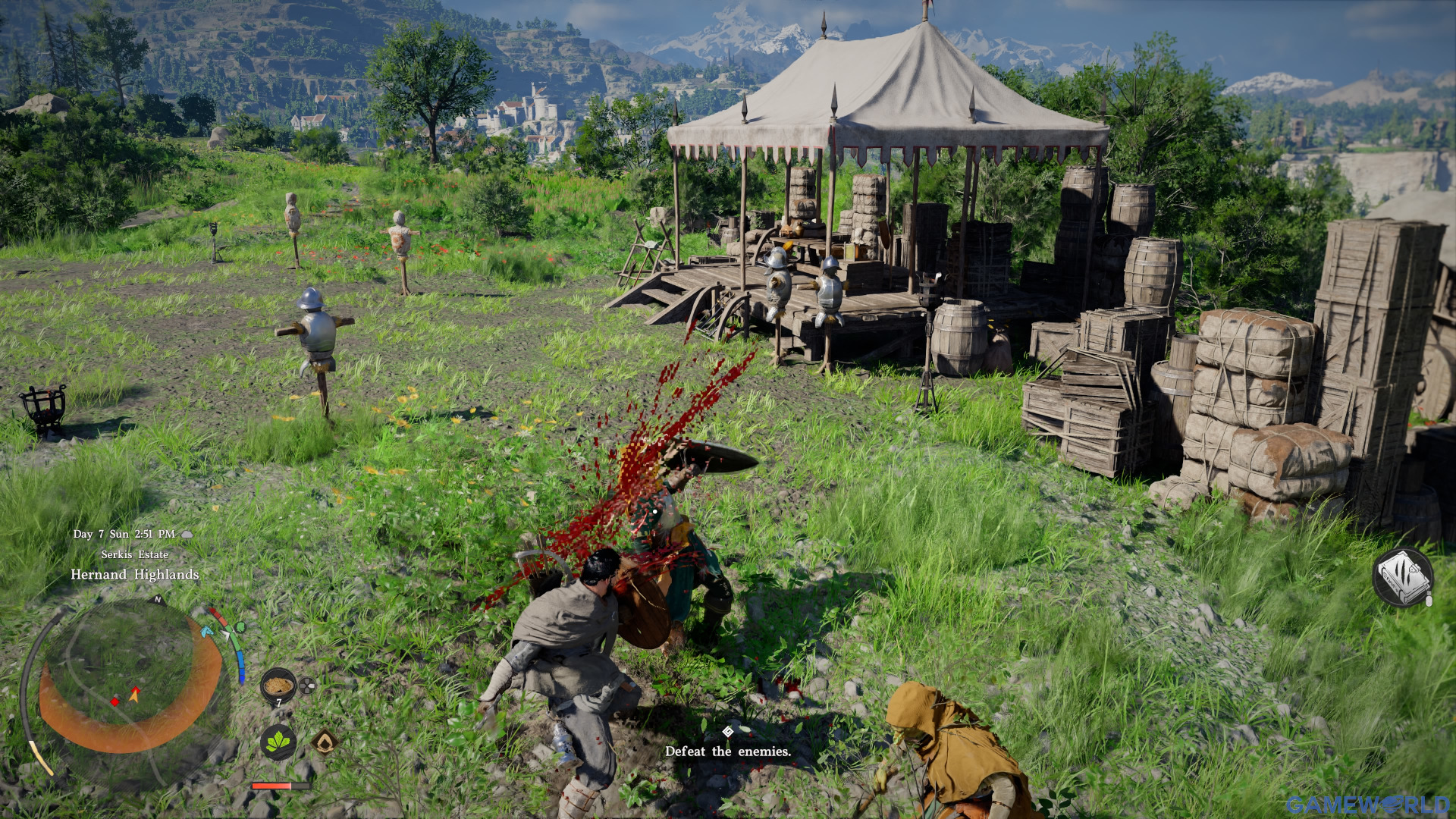Expand the Hernand Highlands region label

pyautogui.click(x=135, y=575)
